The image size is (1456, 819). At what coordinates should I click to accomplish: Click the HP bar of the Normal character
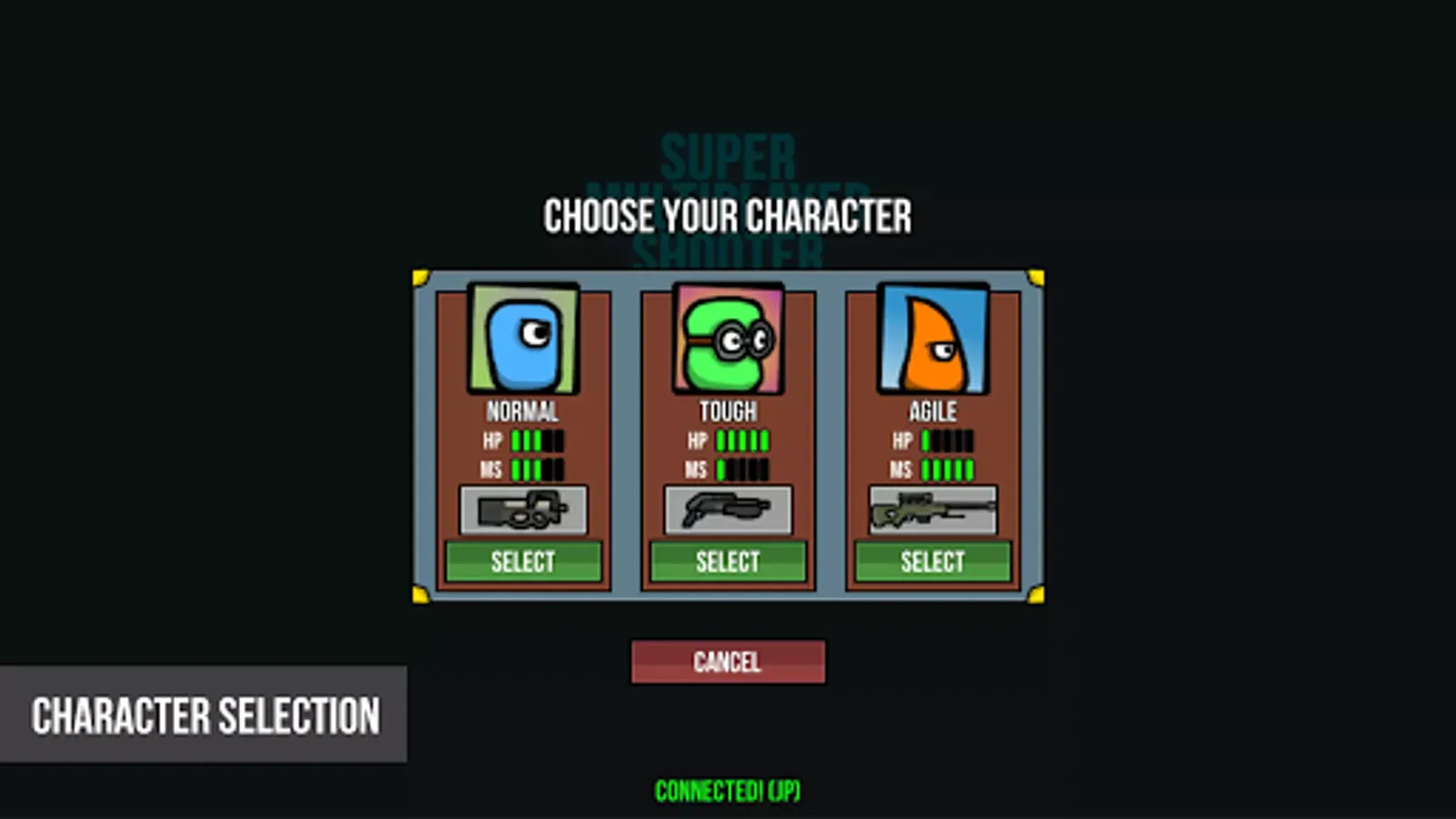(537, 440)
